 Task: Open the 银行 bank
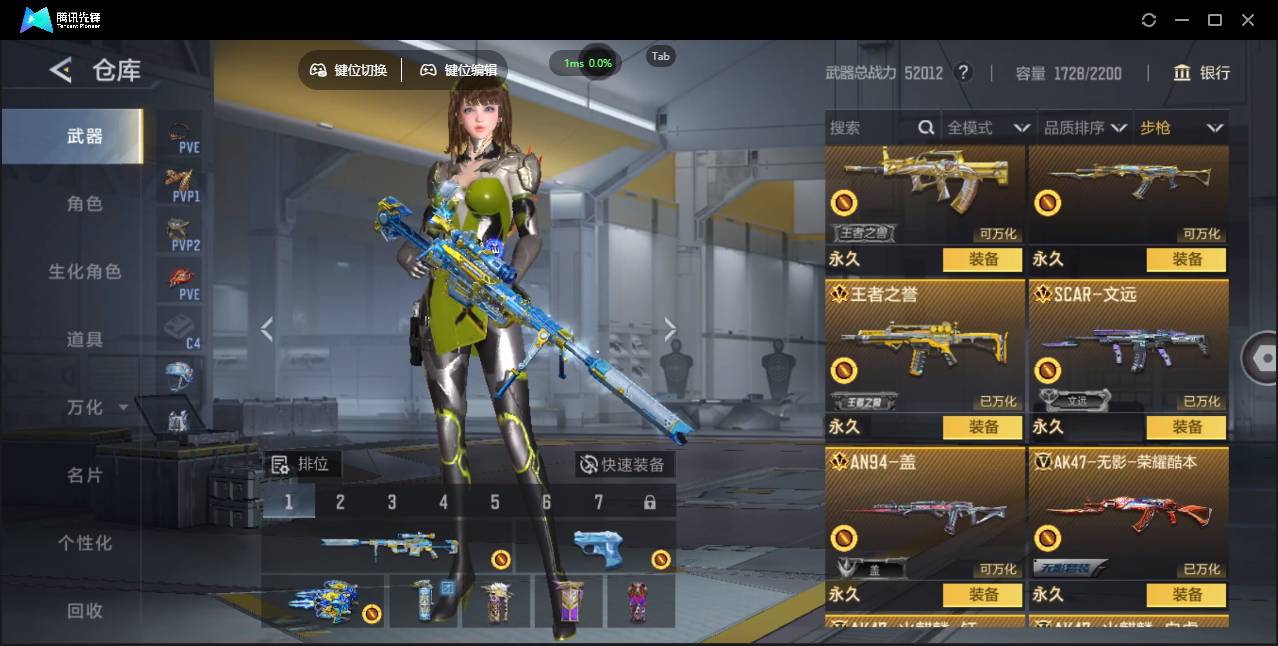tap(1202, 73)
